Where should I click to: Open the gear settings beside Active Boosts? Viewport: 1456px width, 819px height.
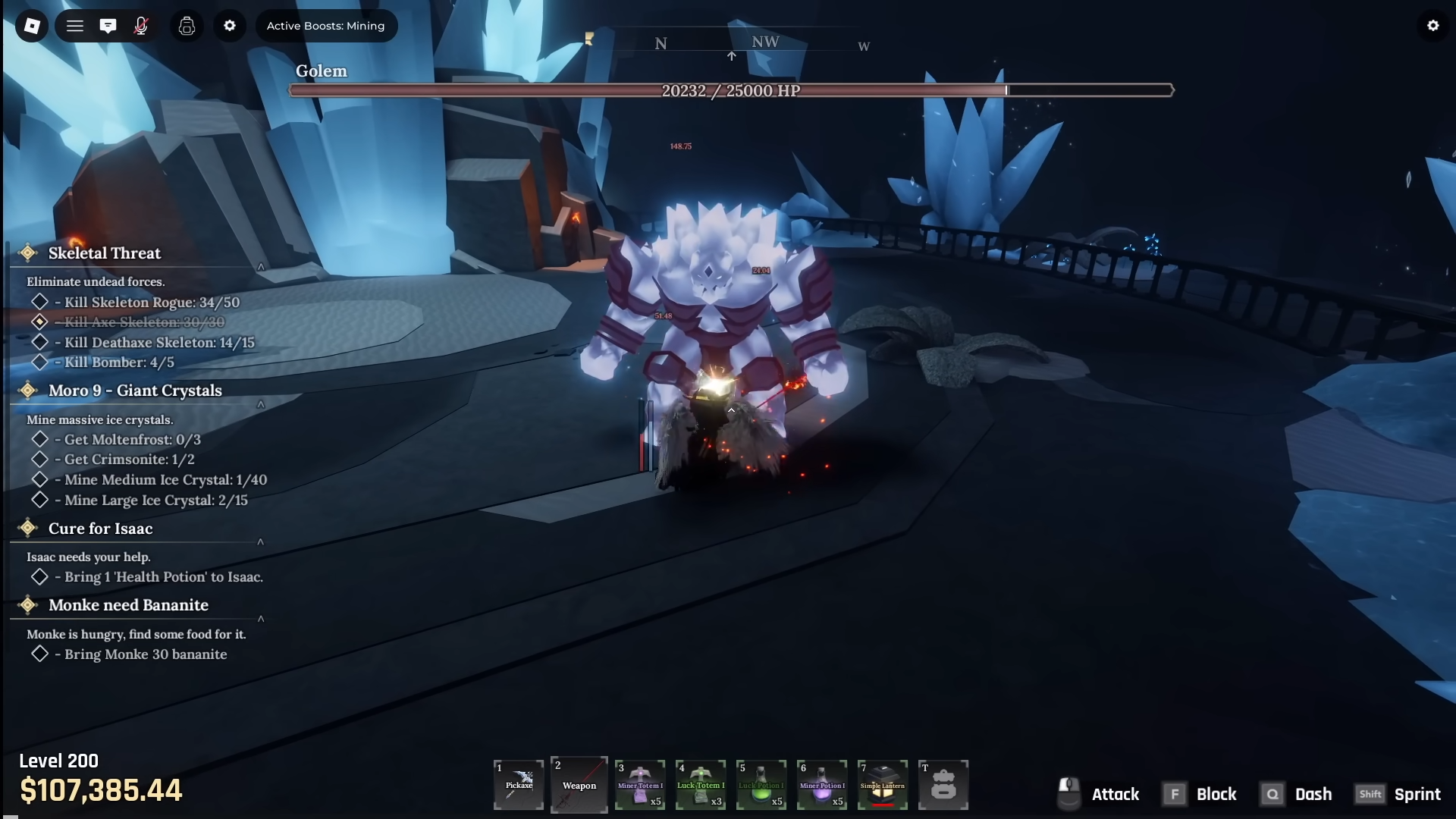(x=230, y=26)
